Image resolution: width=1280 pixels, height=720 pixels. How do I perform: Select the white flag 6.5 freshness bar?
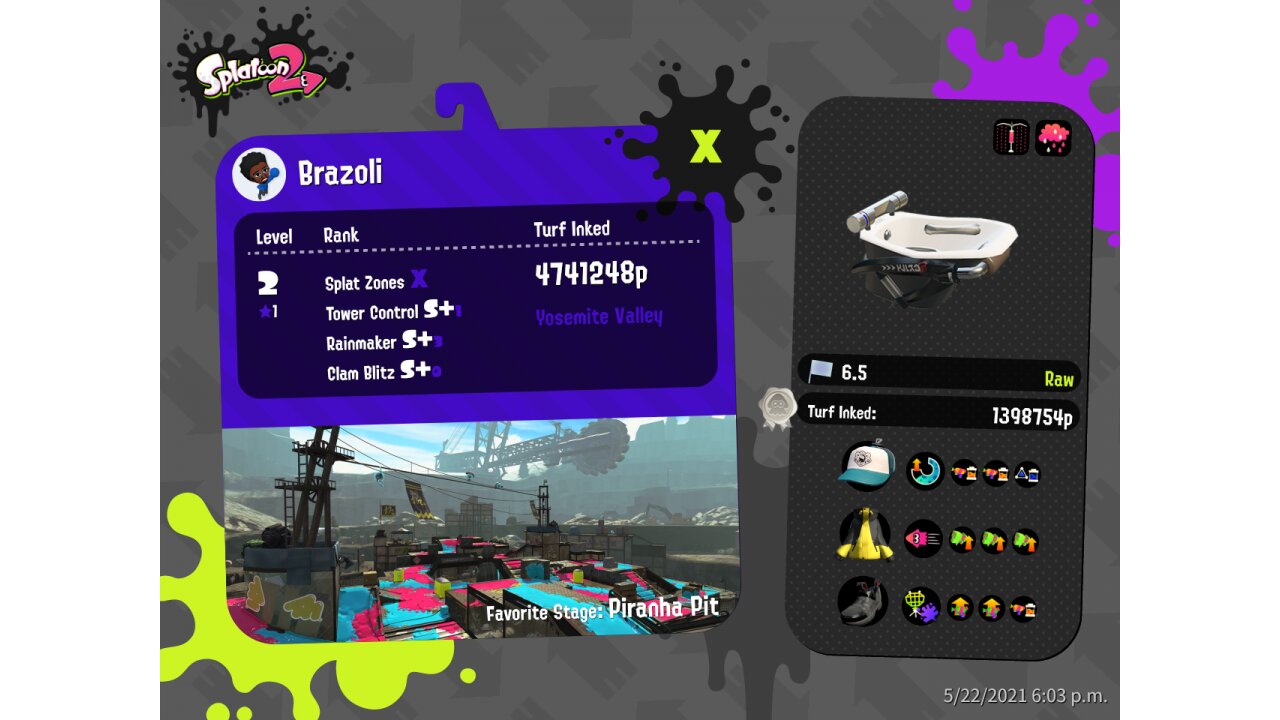tap(940, 373)
